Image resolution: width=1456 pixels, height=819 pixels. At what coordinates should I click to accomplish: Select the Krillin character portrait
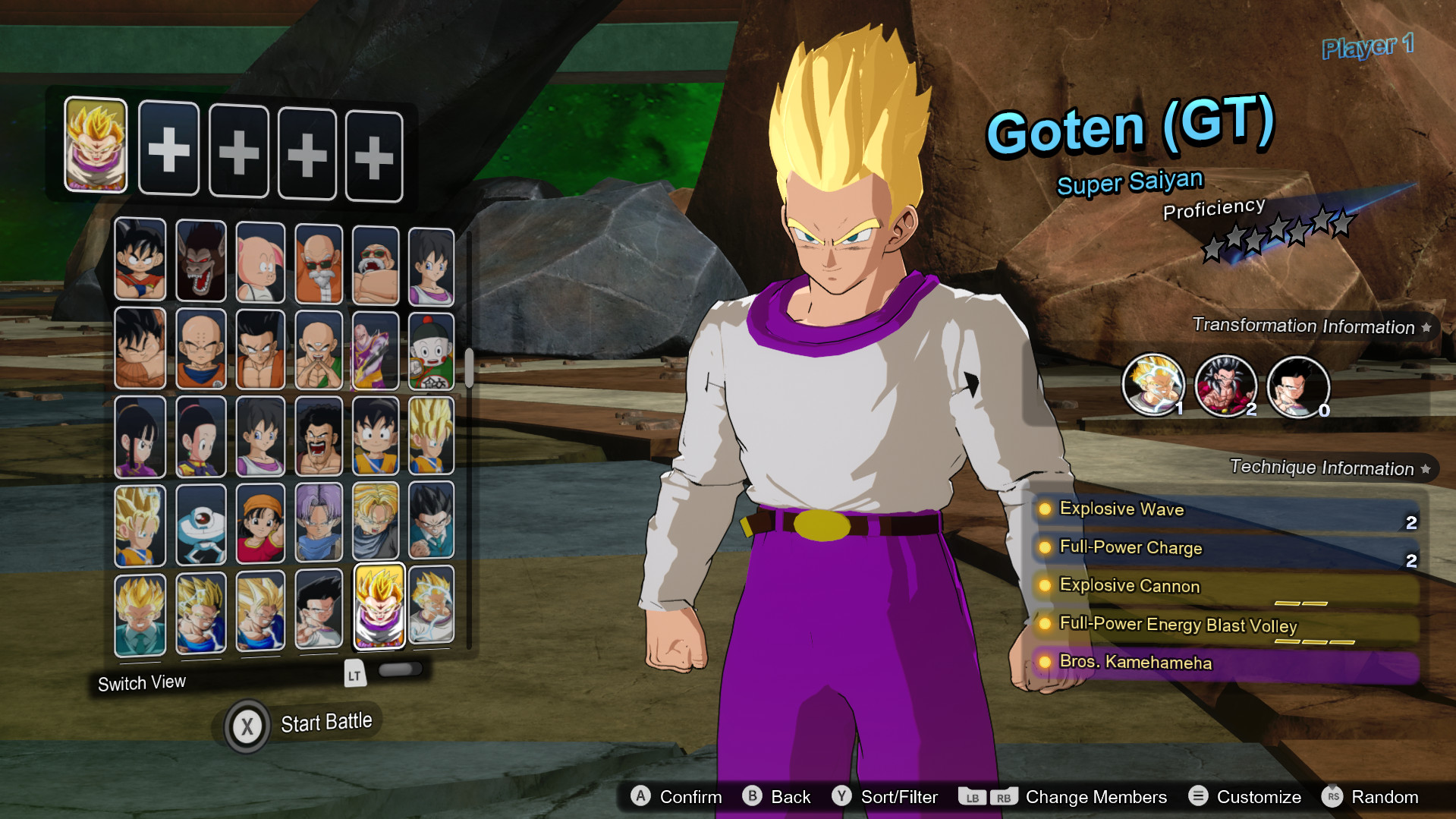tap(200, 349)
